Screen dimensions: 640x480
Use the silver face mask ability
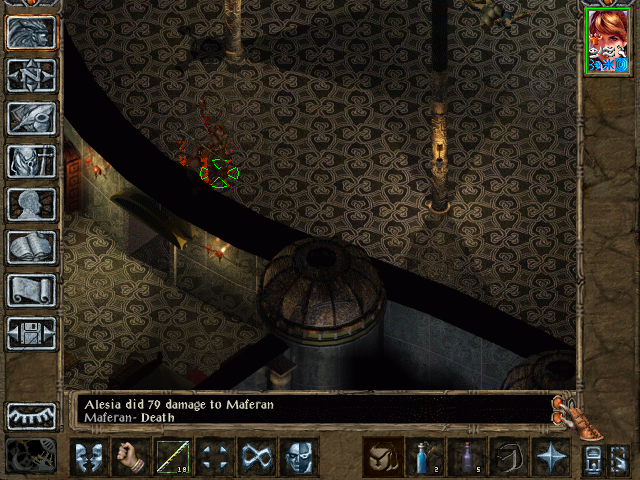pyautogui.click(x=299, y=457)
